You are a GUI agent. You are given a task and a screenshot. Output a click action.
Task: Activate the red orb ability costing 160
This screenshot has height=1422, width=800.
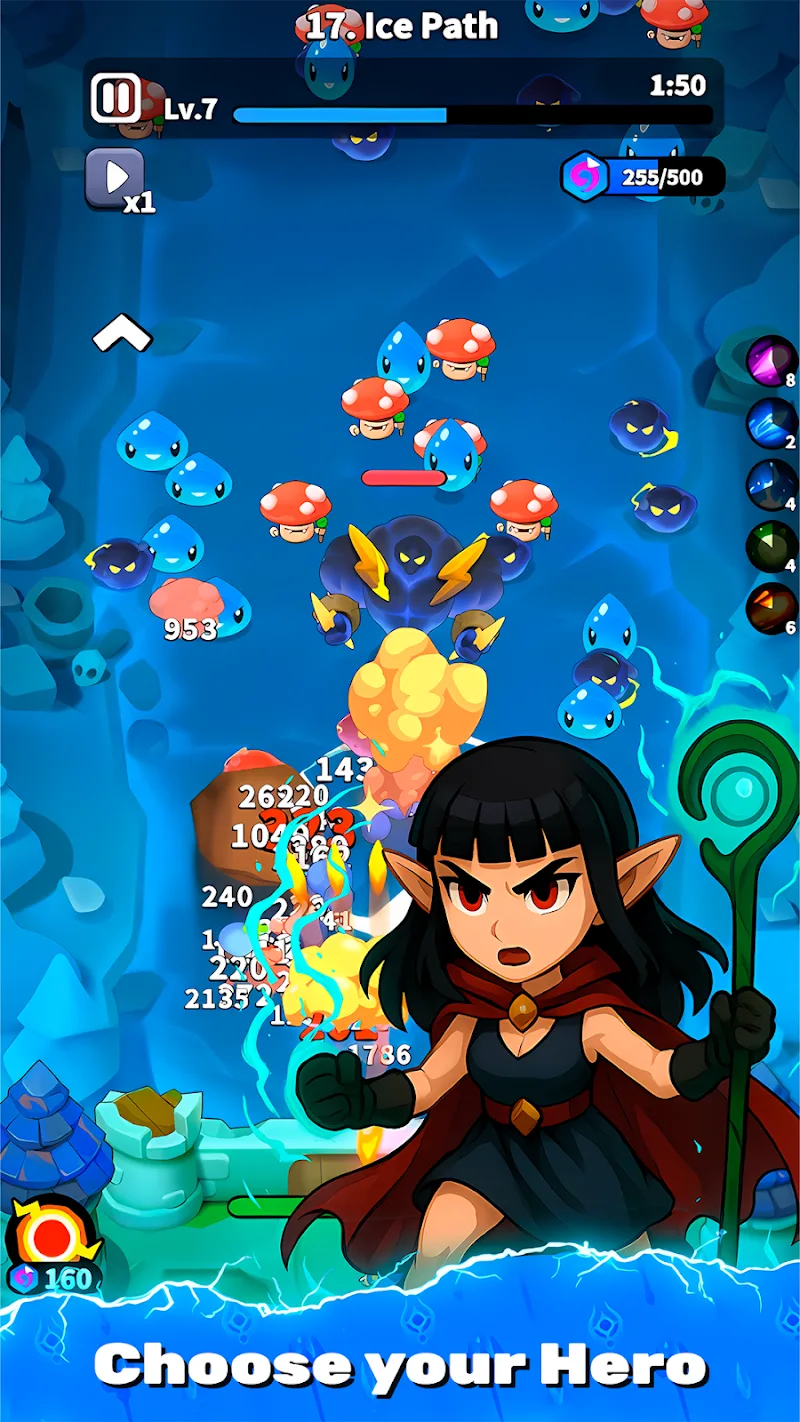click(x=50, y=1237)
